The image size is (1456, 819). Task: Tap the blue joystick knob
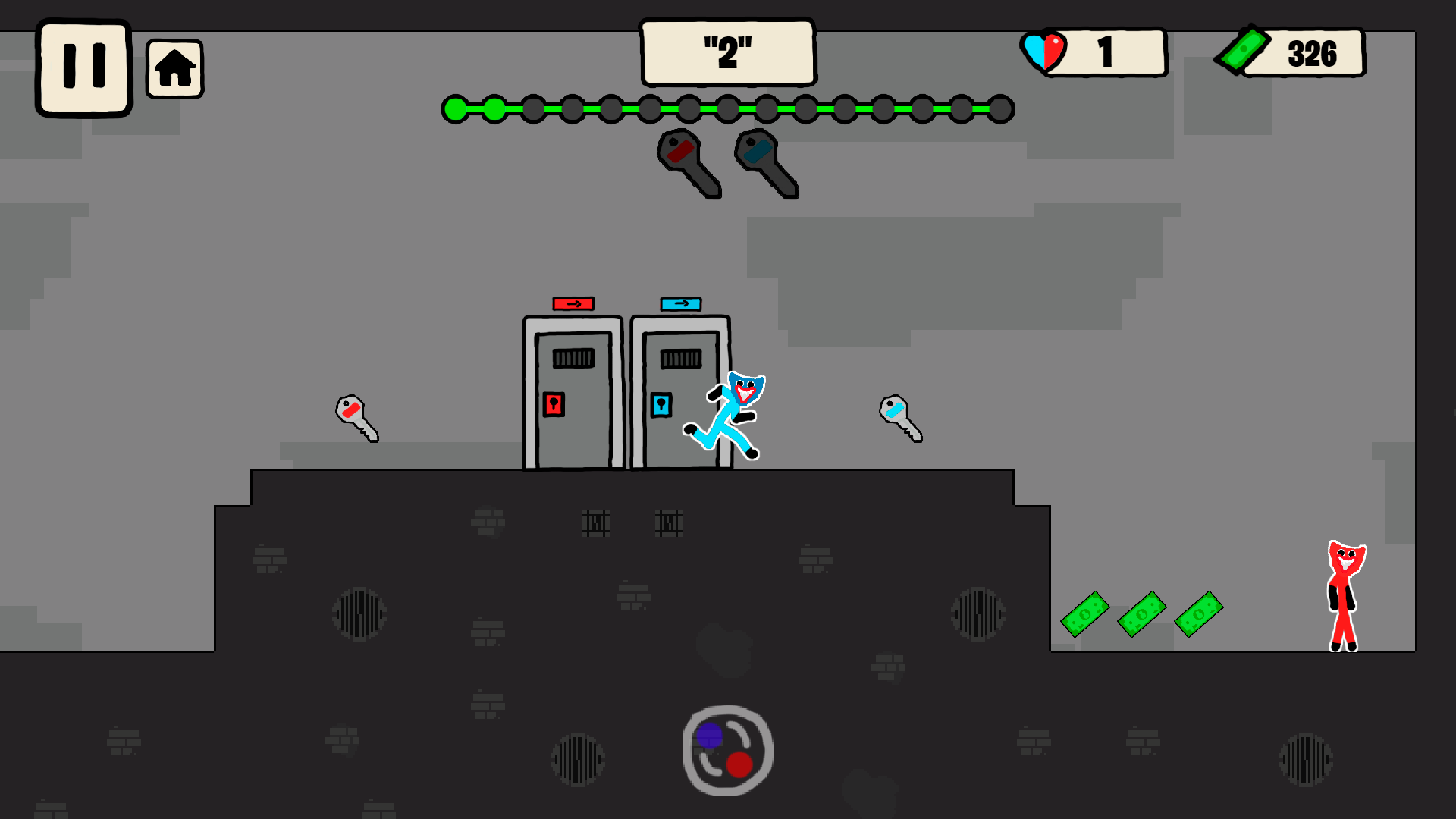point(710,734)
